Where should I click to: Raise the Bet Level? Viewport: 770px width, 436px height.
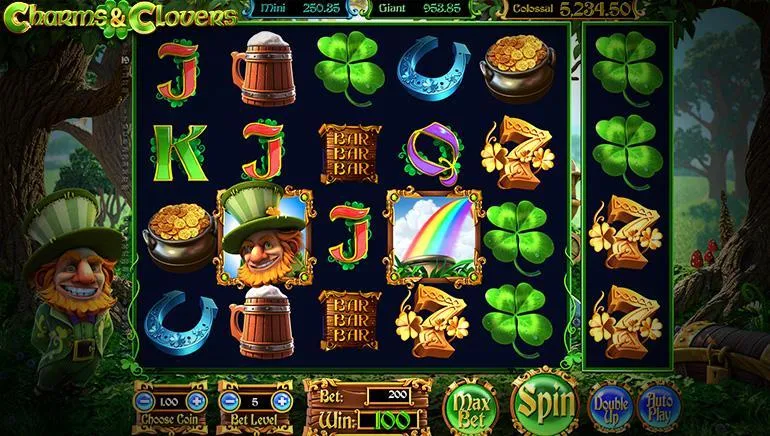(281, 401)
